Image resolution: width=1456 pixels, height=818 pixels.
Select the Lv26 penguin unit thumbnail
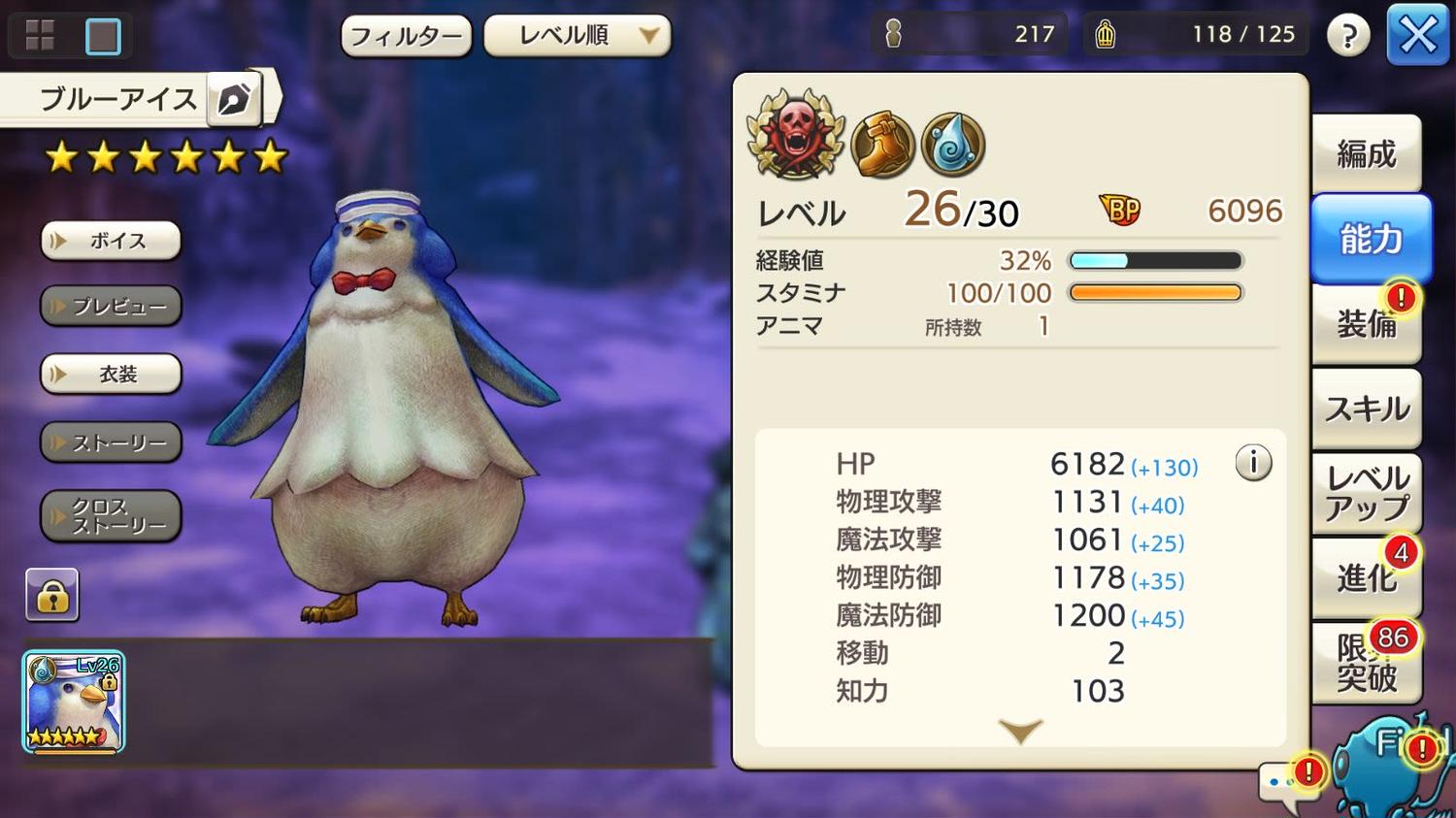(x=74, y=702)
